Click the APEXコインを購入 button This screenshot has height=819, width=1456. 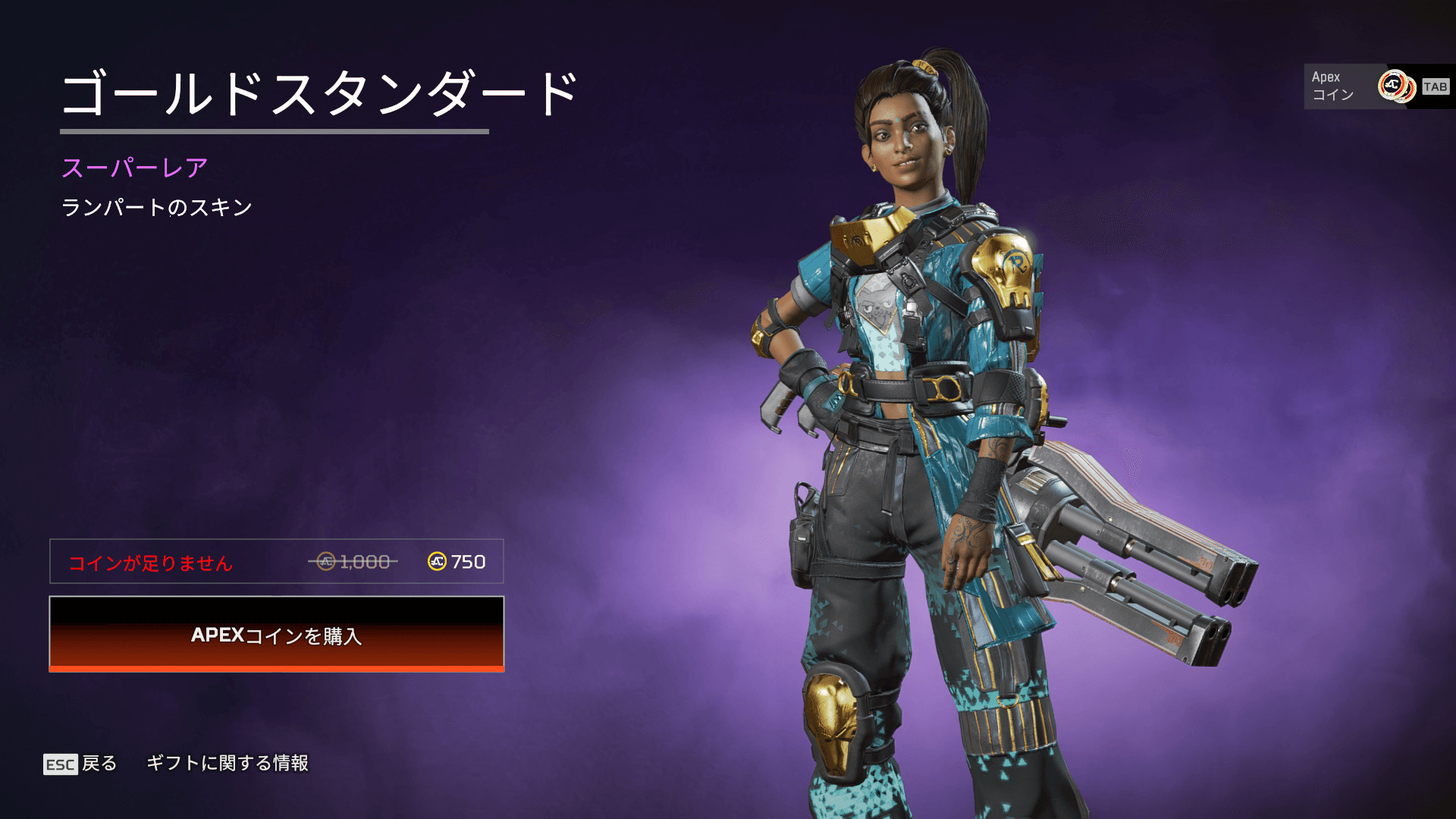point(277,634)
